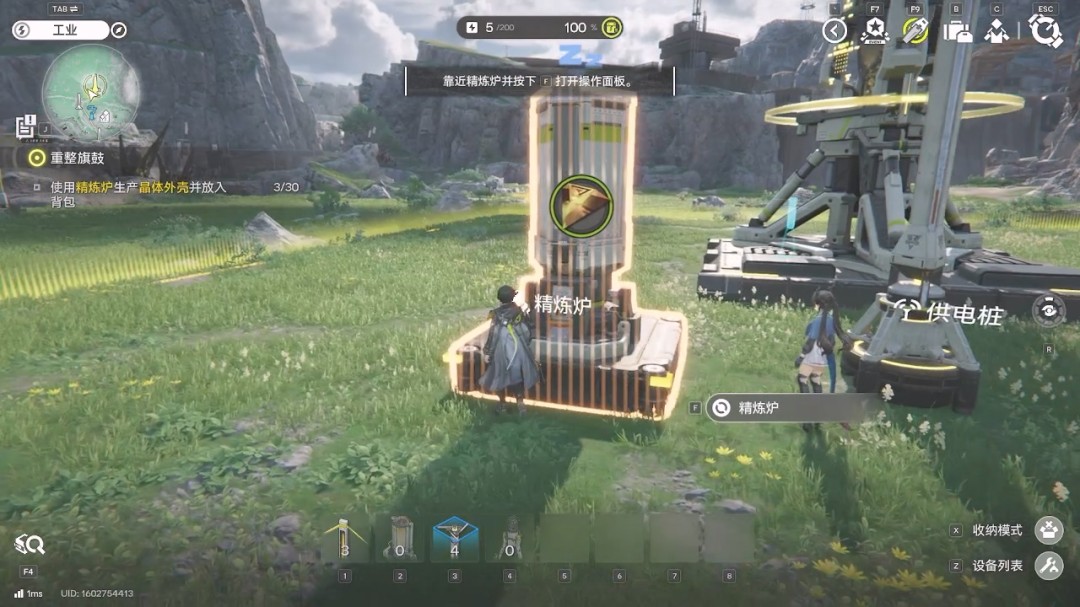Open the yellow-ringed F9 tool icon
The height and width of the screenshot is (607, 1080).
tap(915, 31)
